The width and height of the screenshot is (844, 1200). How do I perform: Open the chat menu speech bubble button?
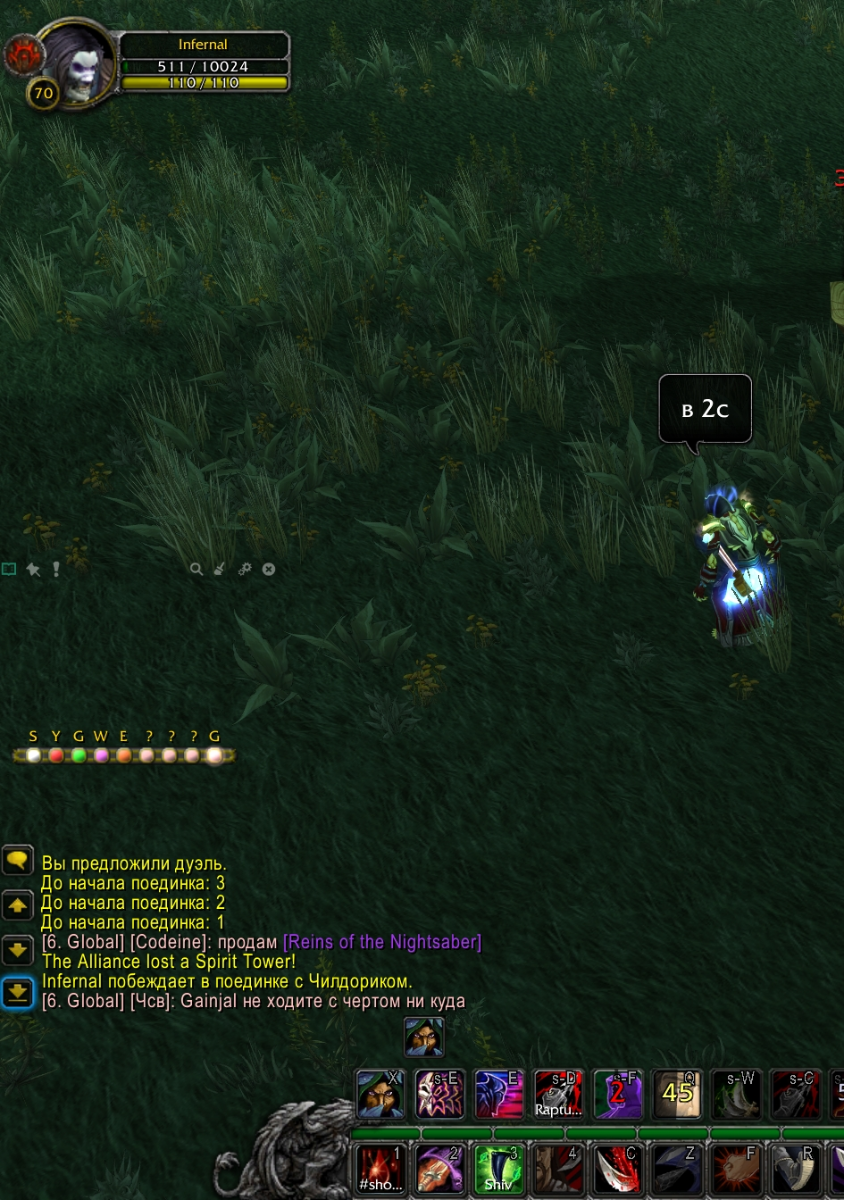[x=18, y=860]
